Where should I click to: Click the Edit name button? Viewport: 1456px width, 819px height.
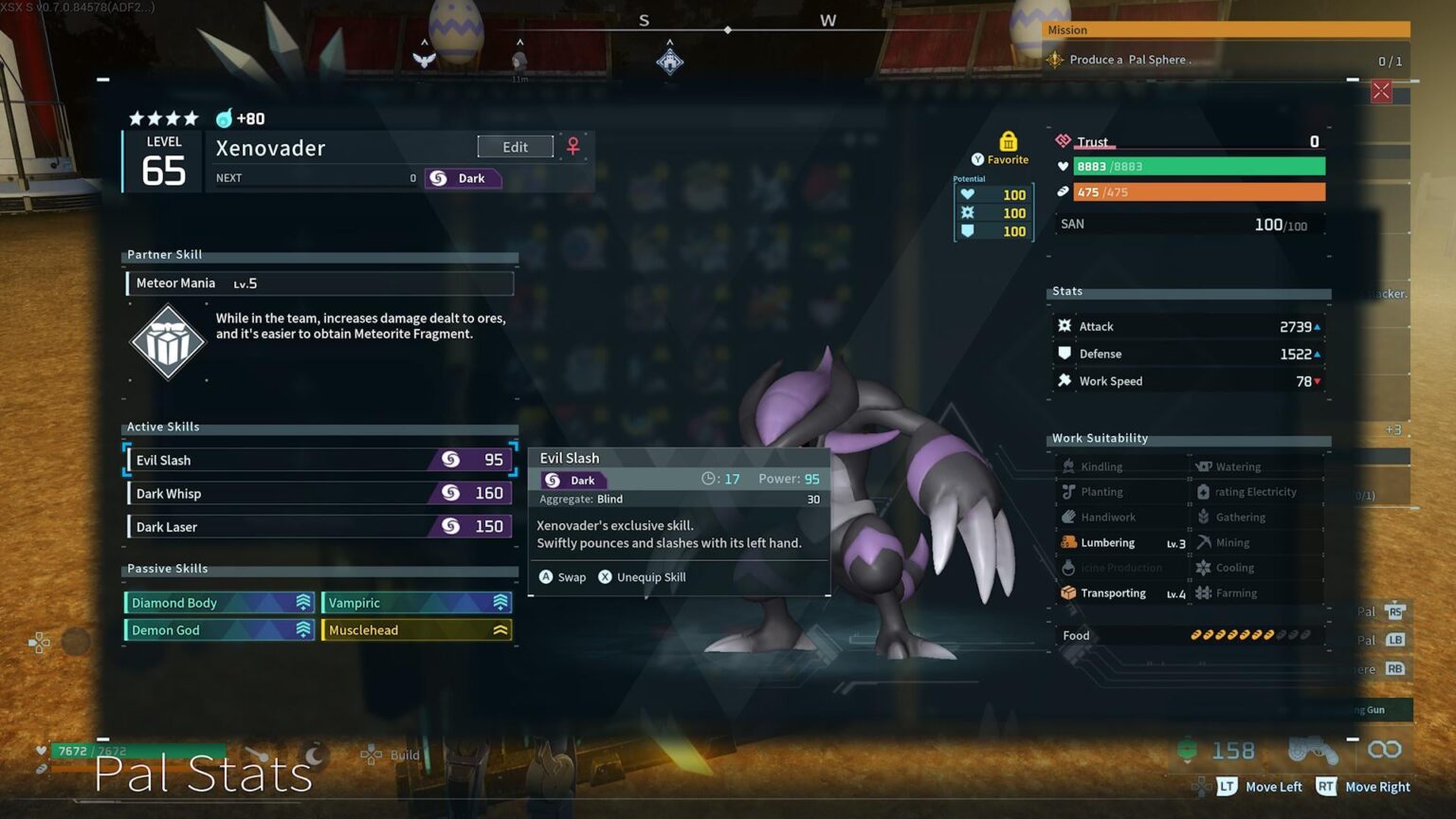point(515,147)
